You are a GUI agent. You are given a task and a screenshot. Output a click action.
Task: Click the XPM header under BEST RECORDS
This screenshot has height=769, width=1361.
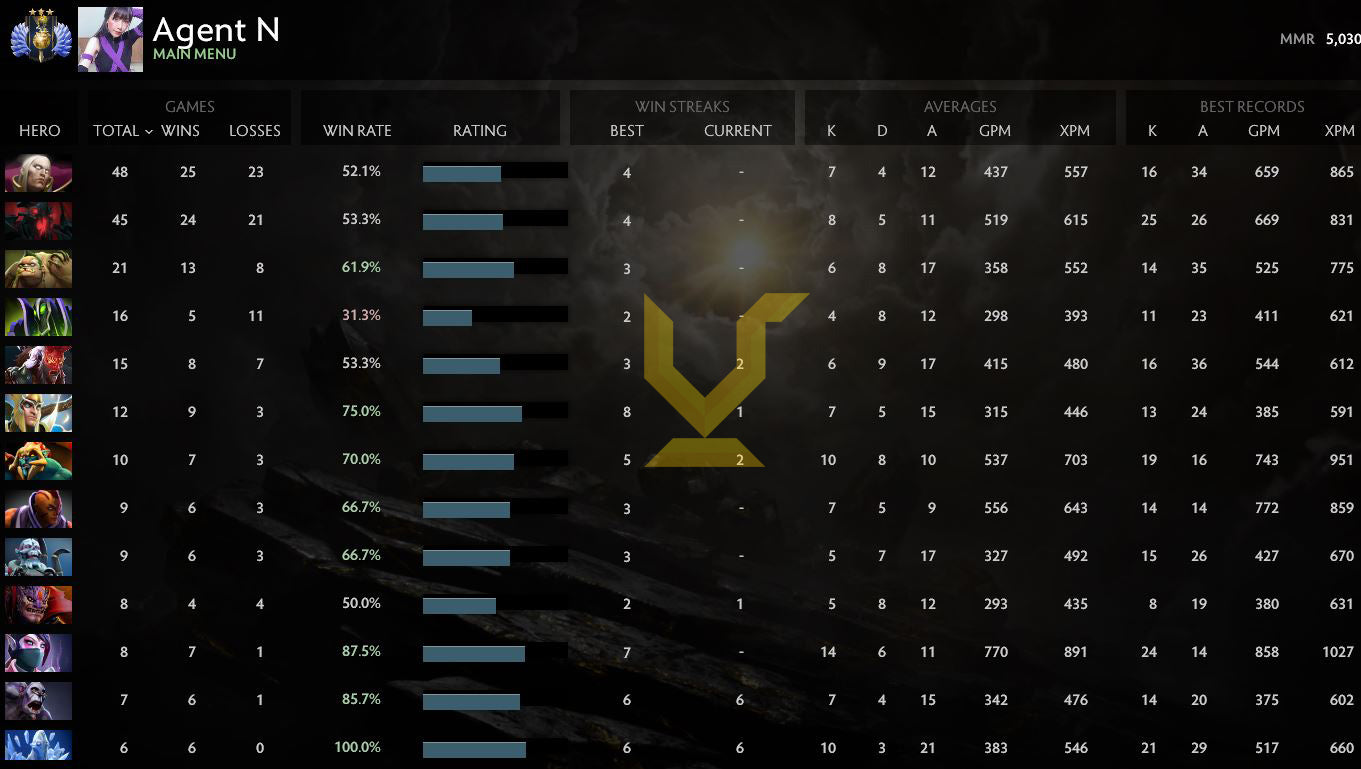[1339, 131]
